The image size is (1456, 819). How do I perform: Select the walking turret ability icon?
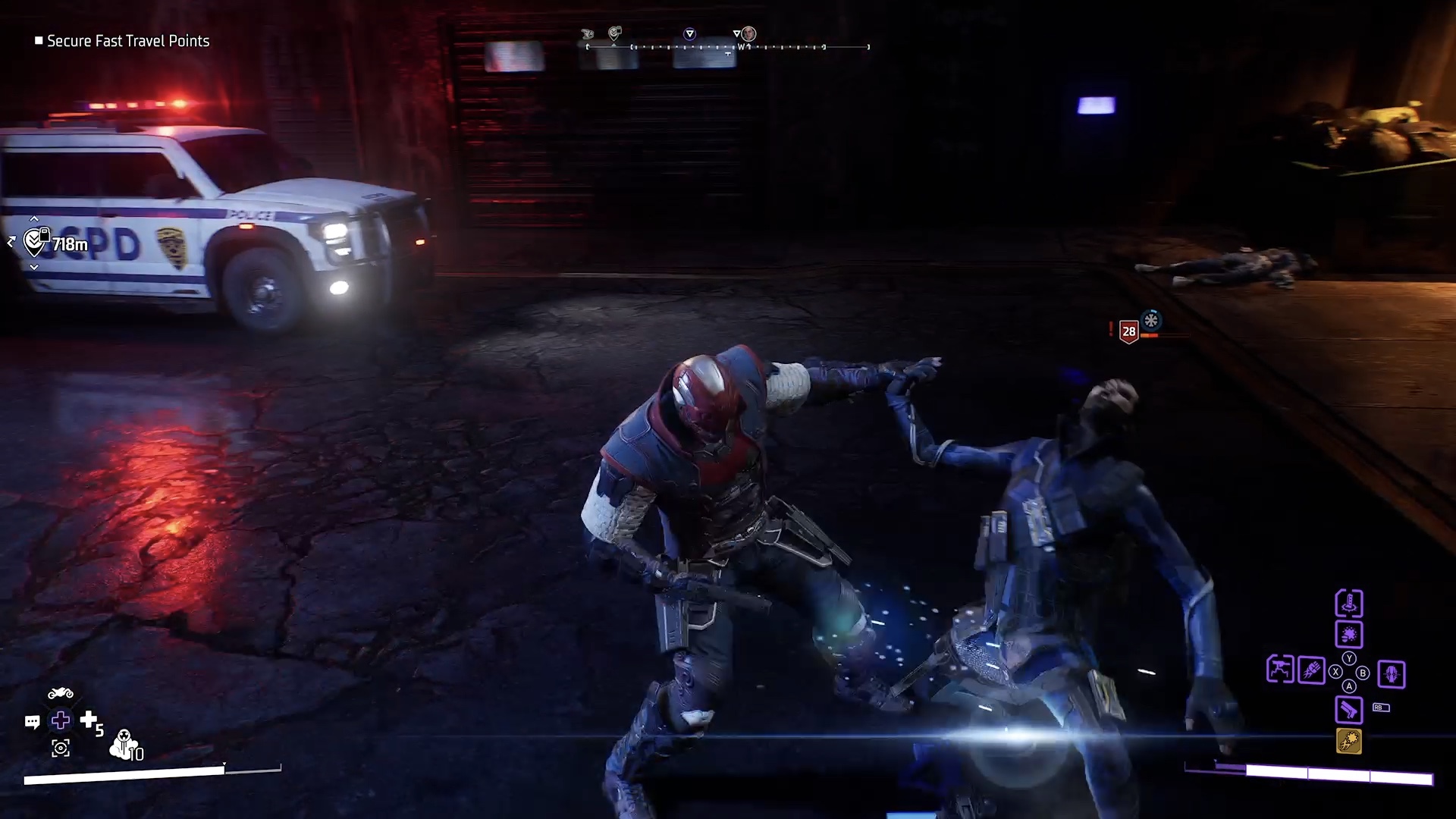point(1280,670)
